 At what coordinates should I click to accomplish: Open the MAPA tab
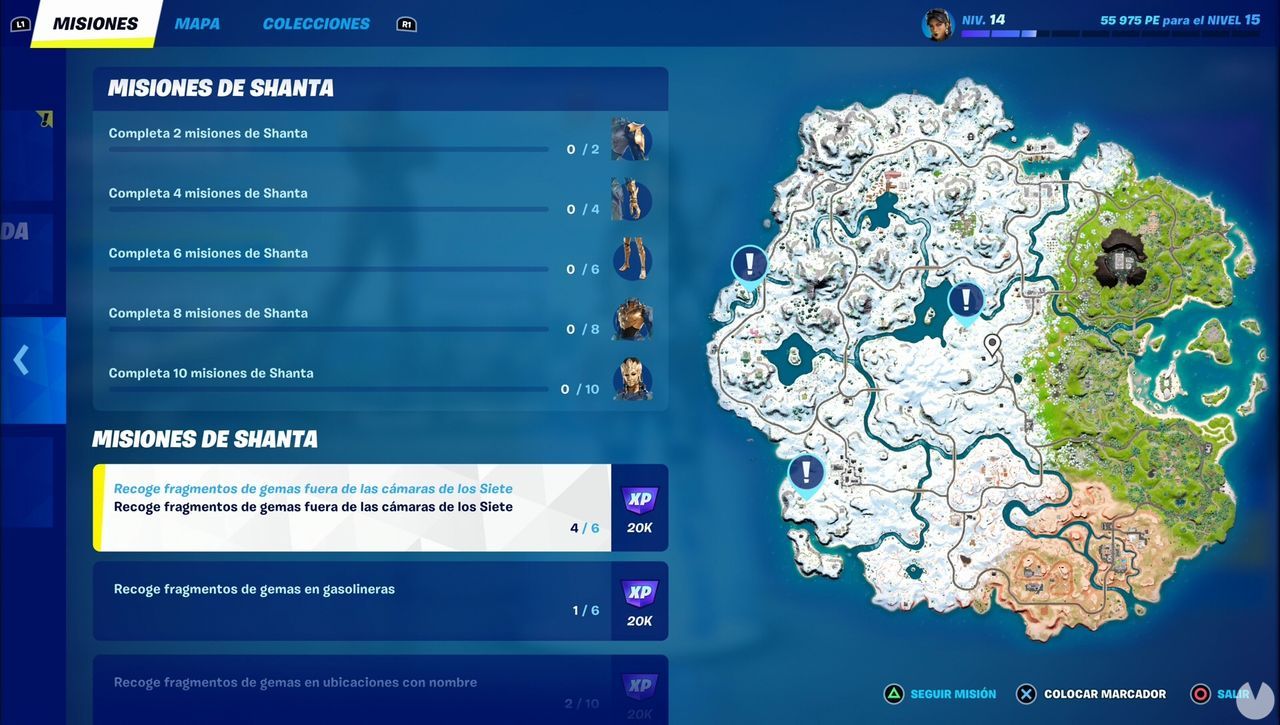tap(196, 22)
